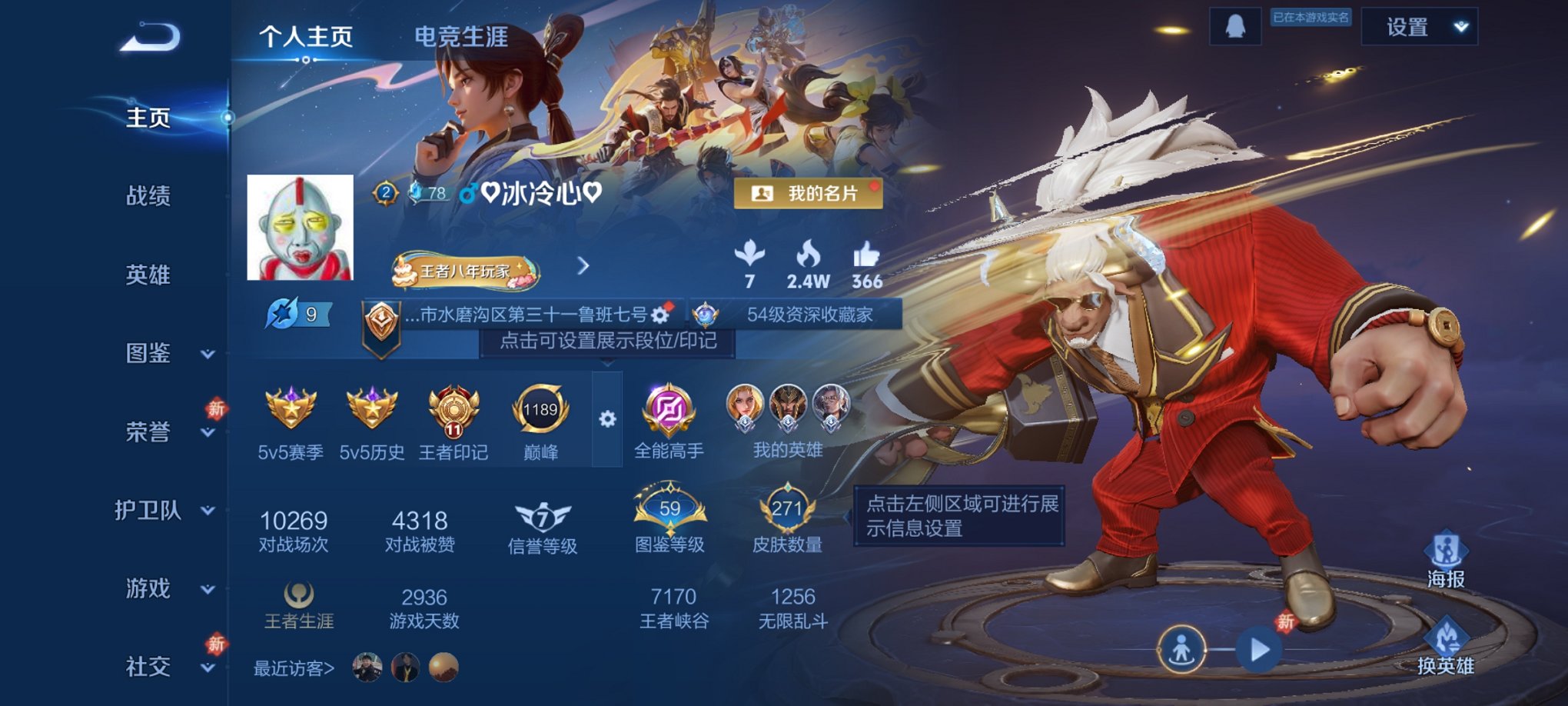
Task: Click the QQ penguin icon at top right
Action: pos(1236,25)
